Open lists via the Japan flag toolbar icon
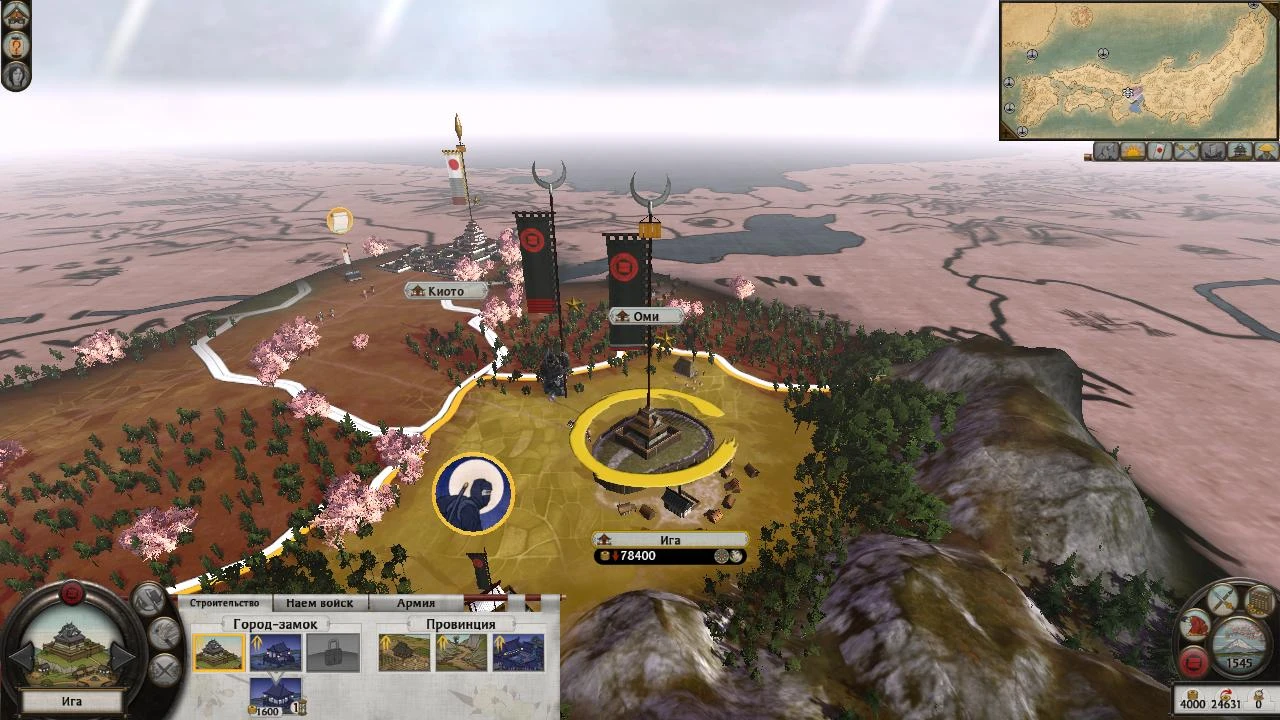The image size is (1280, 720). pyautogui.click(x=1158, y=152)
